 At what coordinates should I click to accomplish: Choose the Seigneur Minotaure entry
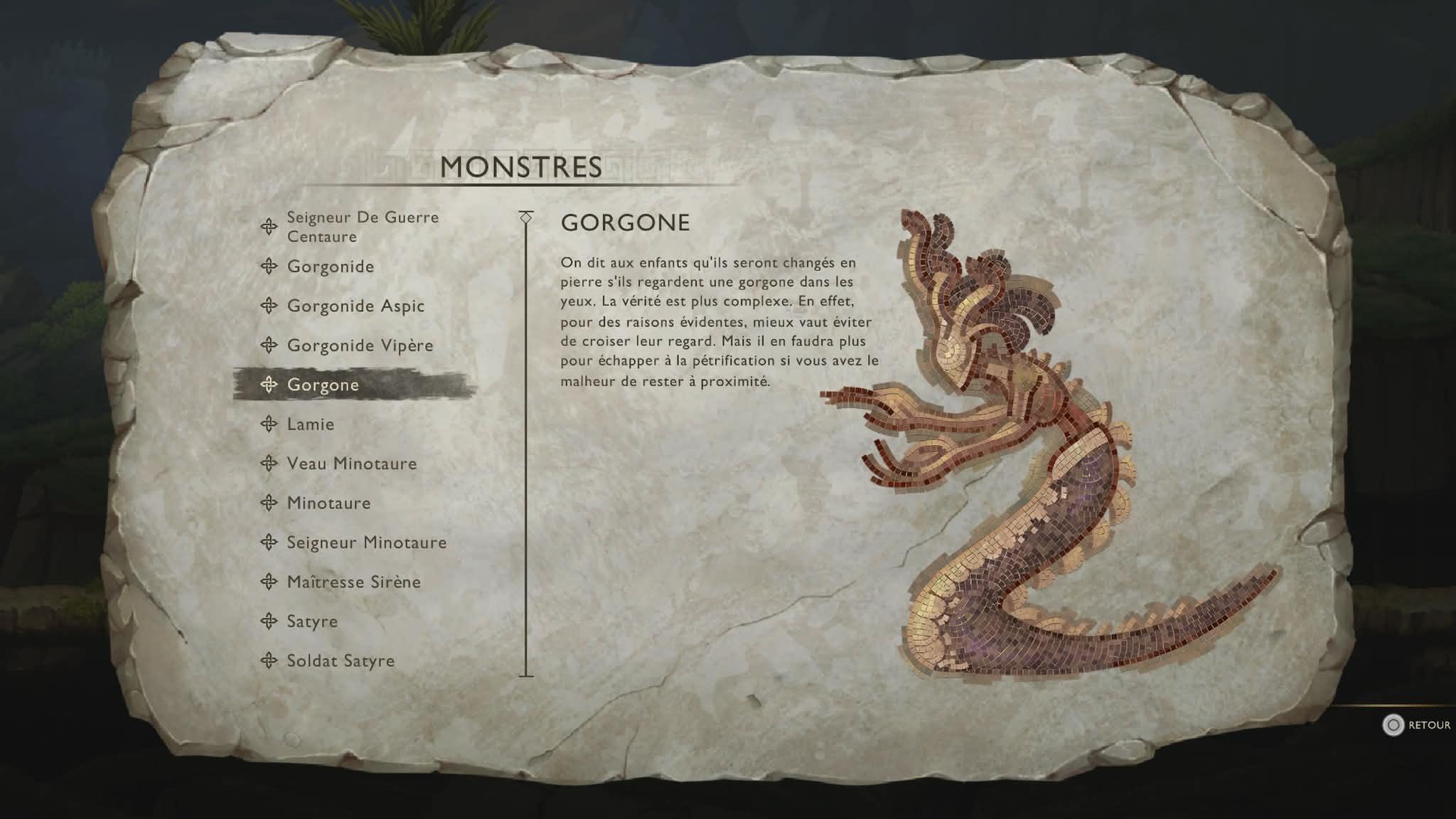tap(366, 542)
